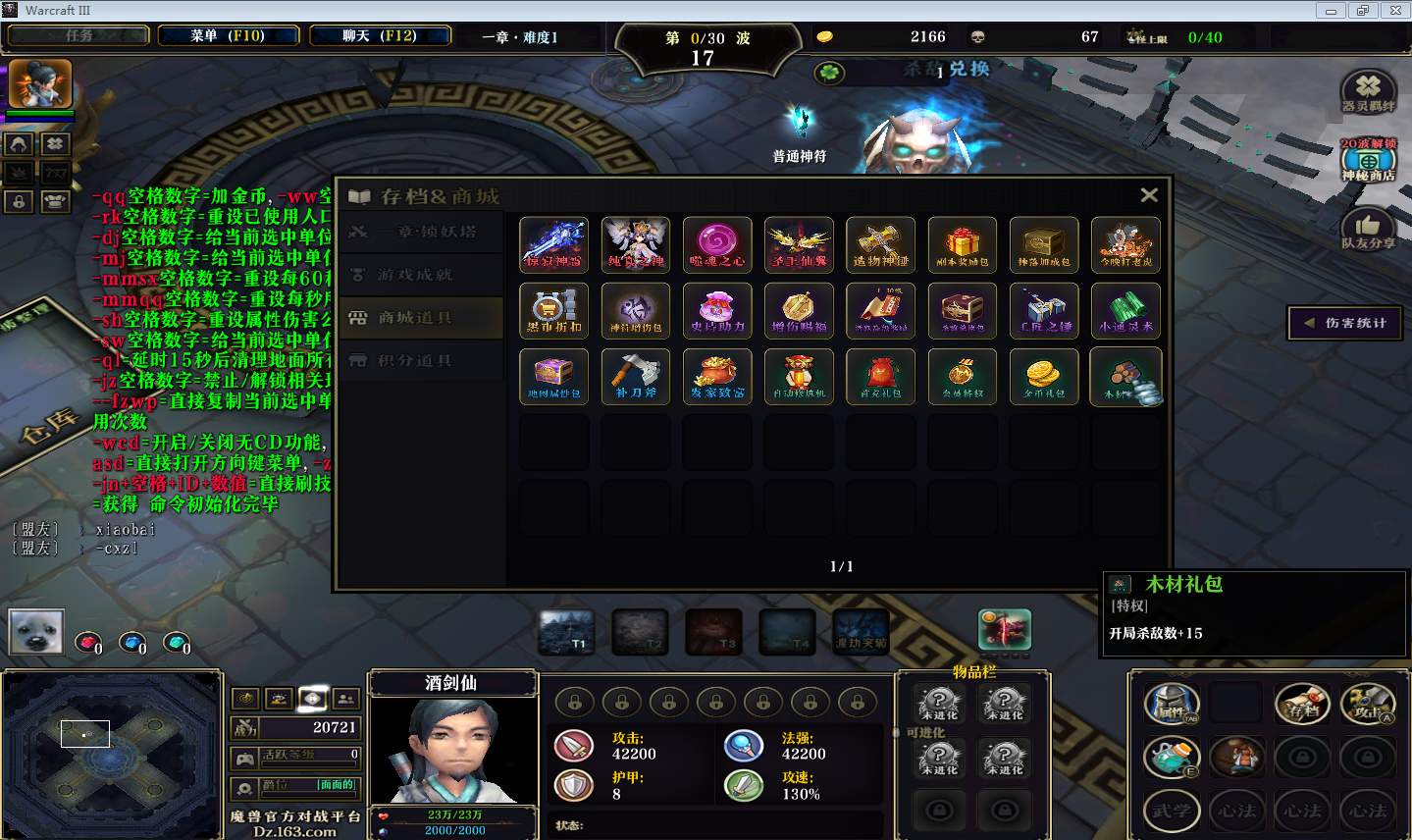Open the 神秘商店 mystery shop
The width and height of the screenshot is (1412, 840).
1368,161
